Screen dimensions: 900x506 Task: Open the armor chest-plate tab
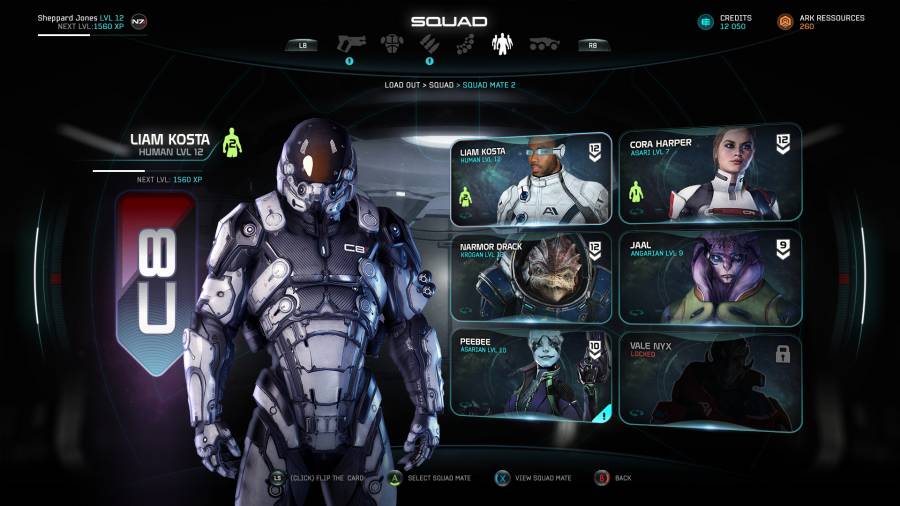(391, 43)
